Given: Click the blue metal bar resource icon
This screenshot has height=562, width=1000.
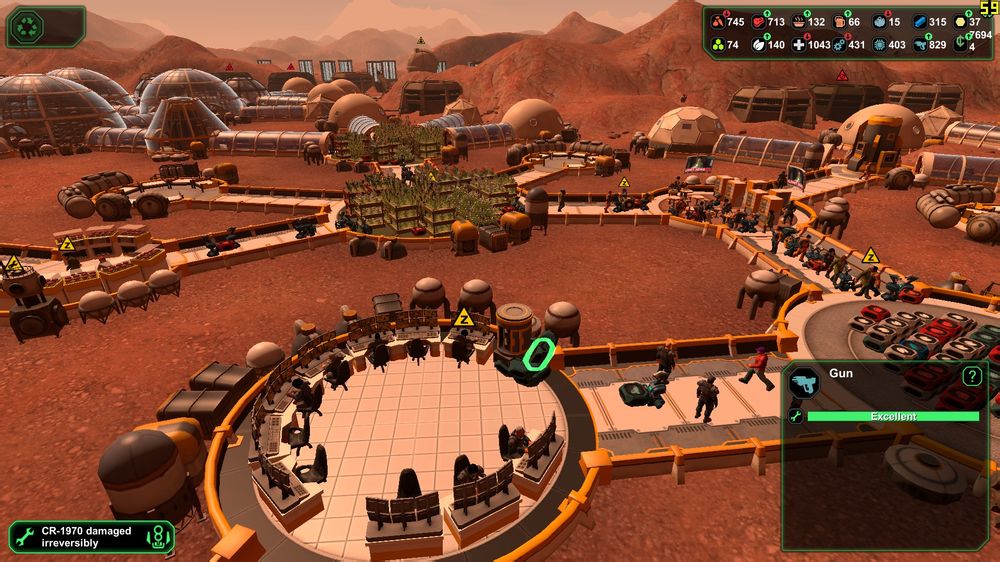Looking at the screenshot, I should (x=920, y=22).
